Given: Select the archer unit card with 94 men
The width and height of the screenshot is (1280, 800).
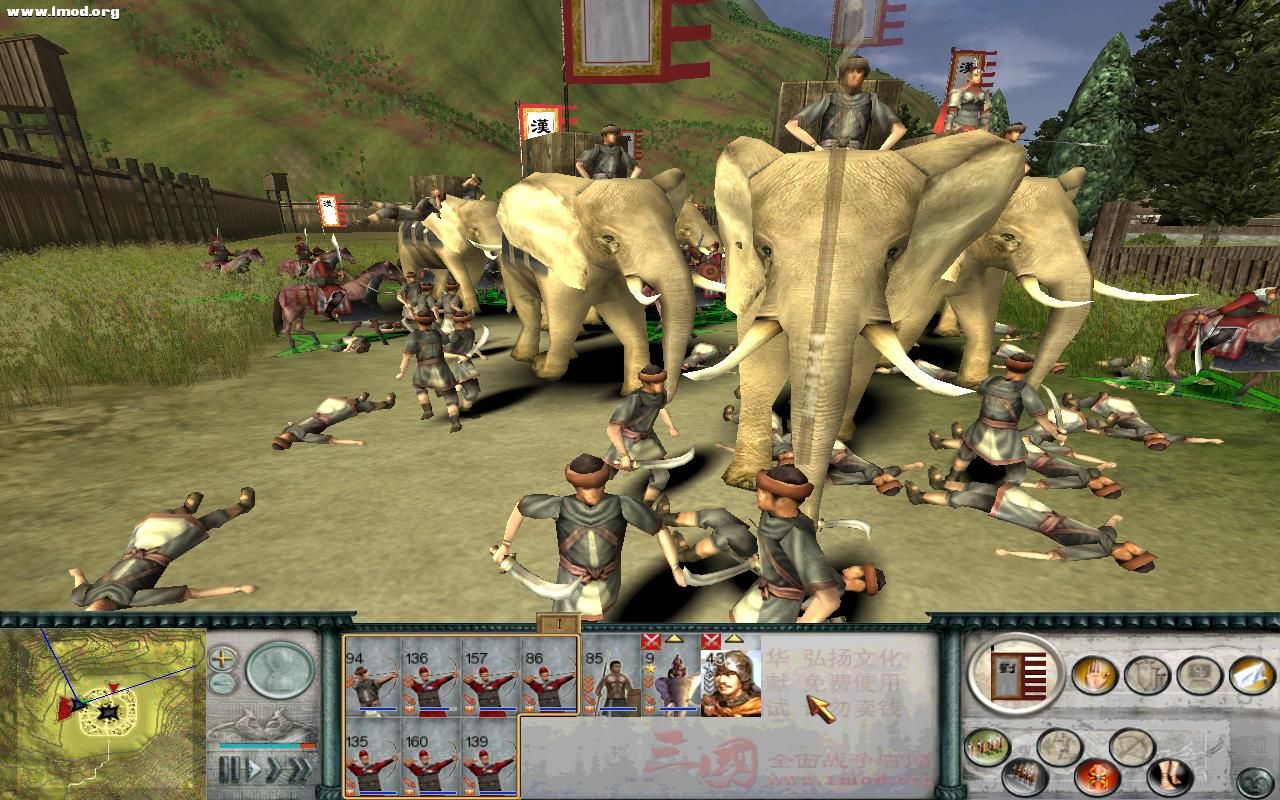Looking at the screenshot, I should pyautogui.click(x=371, y=676).
